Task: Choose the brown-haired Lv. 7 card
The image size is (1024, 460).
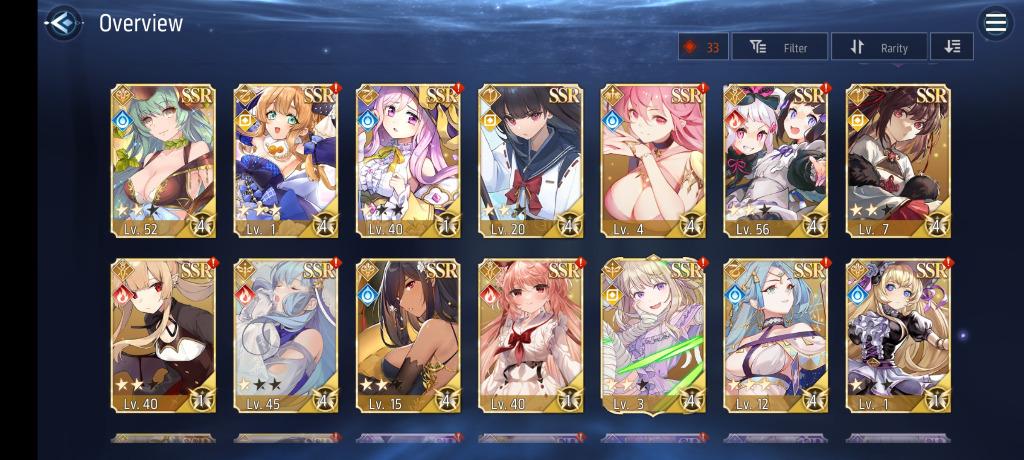Action: click(x=898, y=160)
